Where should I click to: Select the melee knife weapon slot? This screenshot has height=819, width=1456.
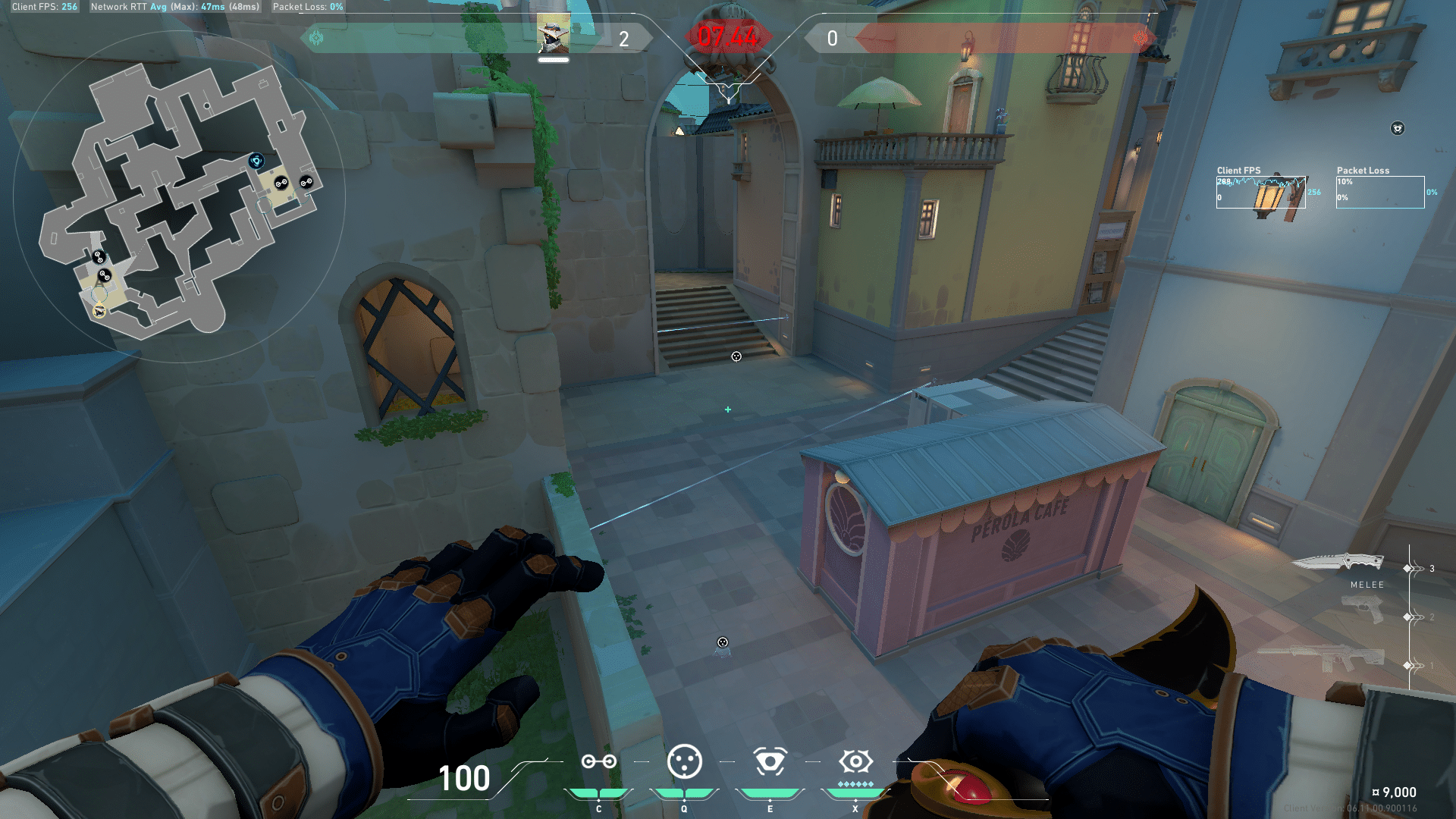tap(1338, 563)
